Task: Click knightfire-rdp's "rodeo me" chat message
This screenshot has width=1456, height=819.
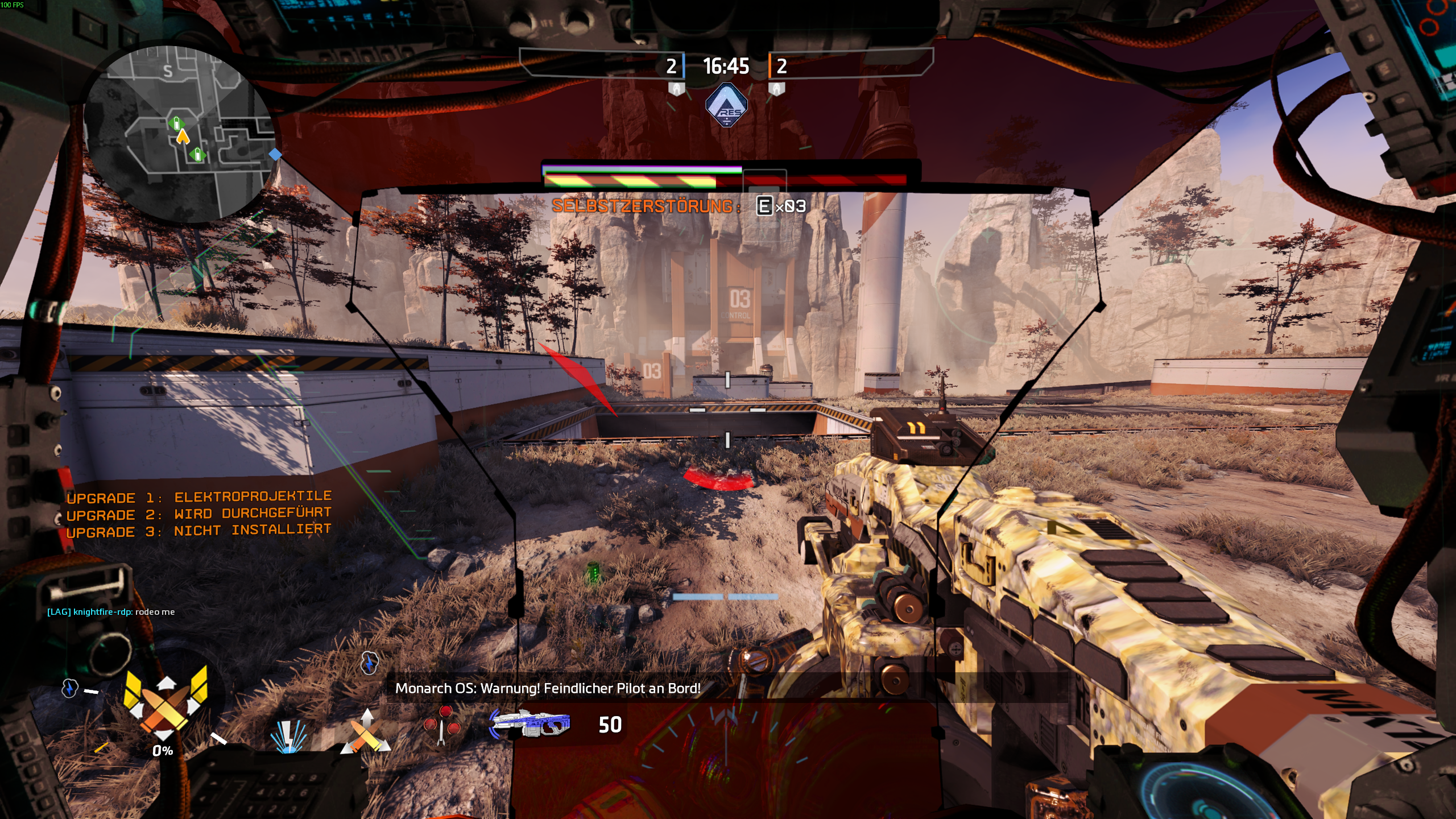Action: pos(111,612)
